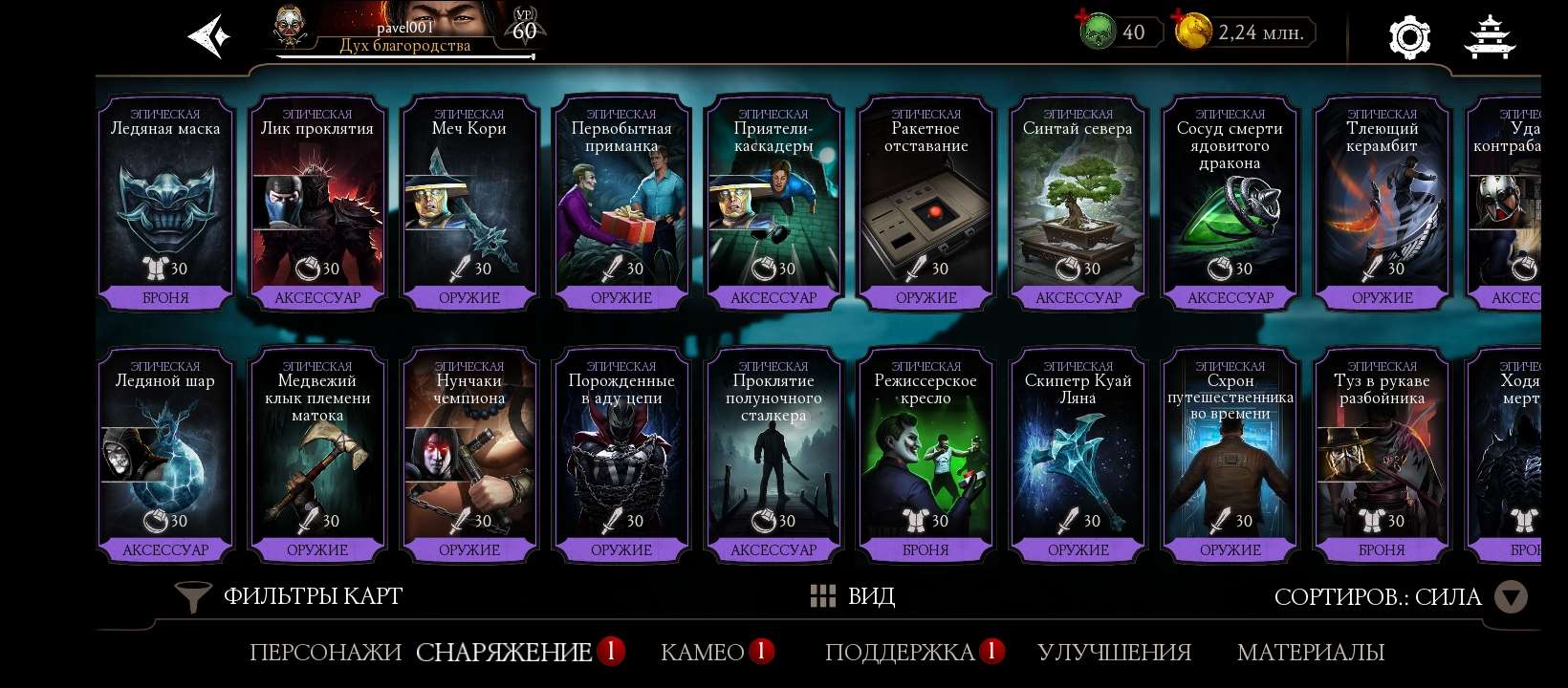The height and width of the screenshot is (688, 1568).
Task: Open the Сортиров.: Сила sort dropdown
Action: click(1377, 595)
